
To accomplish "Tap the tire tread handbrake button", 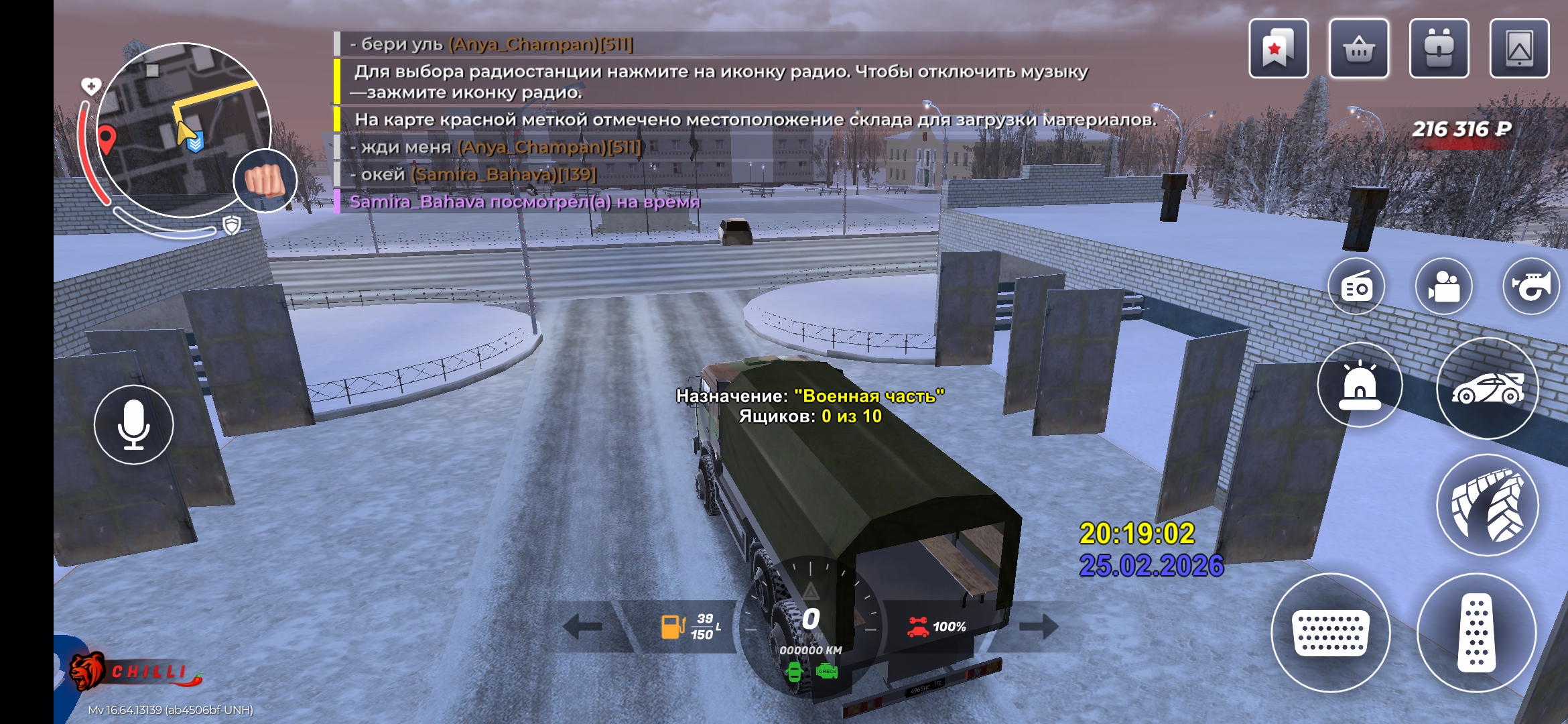I will [x=1488, y=505].
